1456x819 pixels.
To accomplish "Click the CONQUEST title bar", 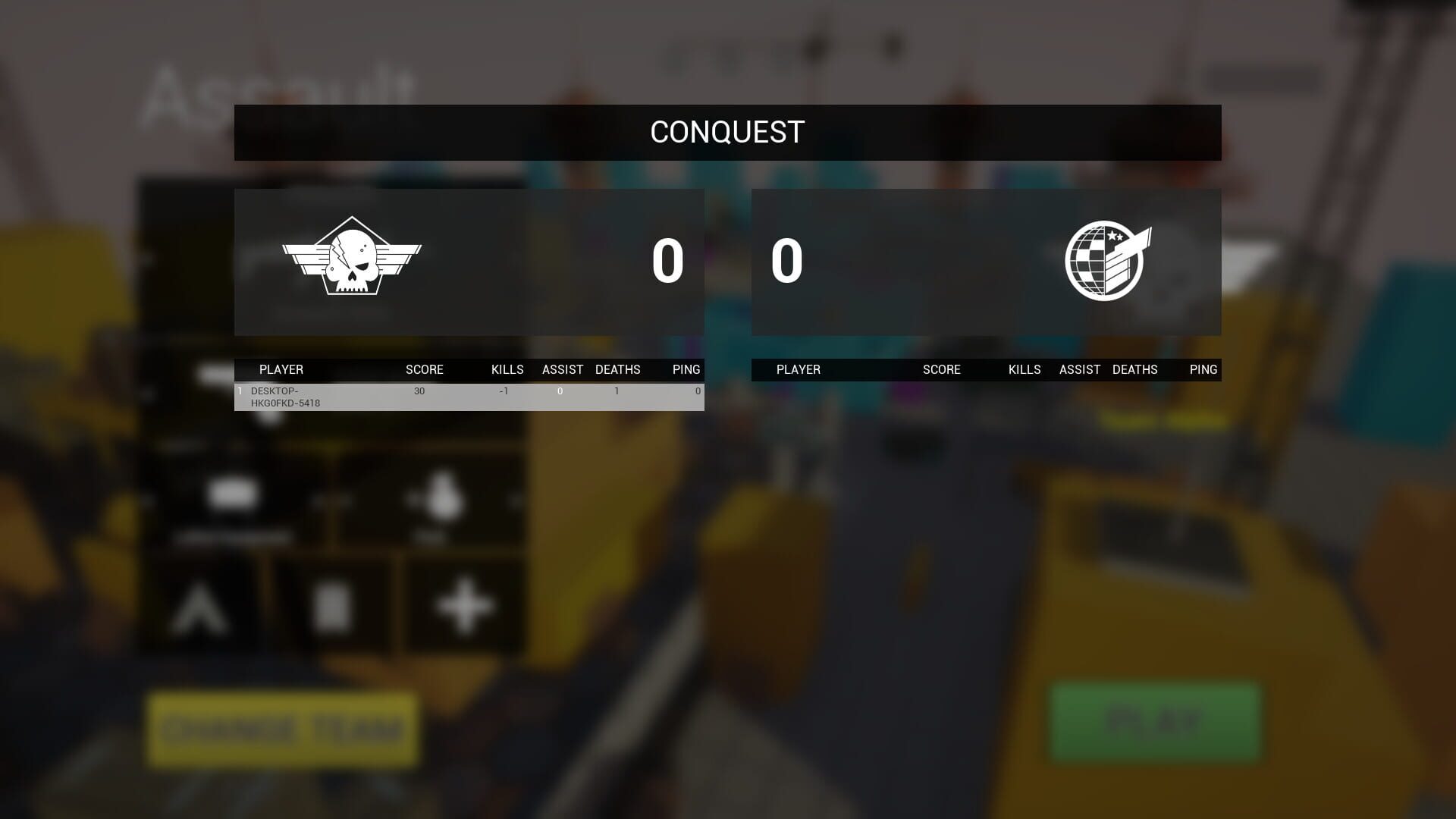I will [x=726, y=131].
